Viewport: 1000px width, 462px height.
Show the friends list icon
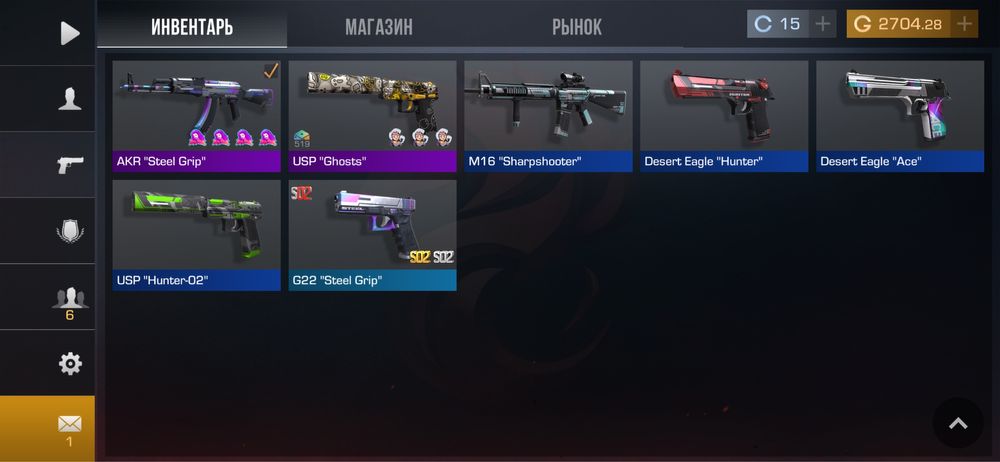point(69,298)
